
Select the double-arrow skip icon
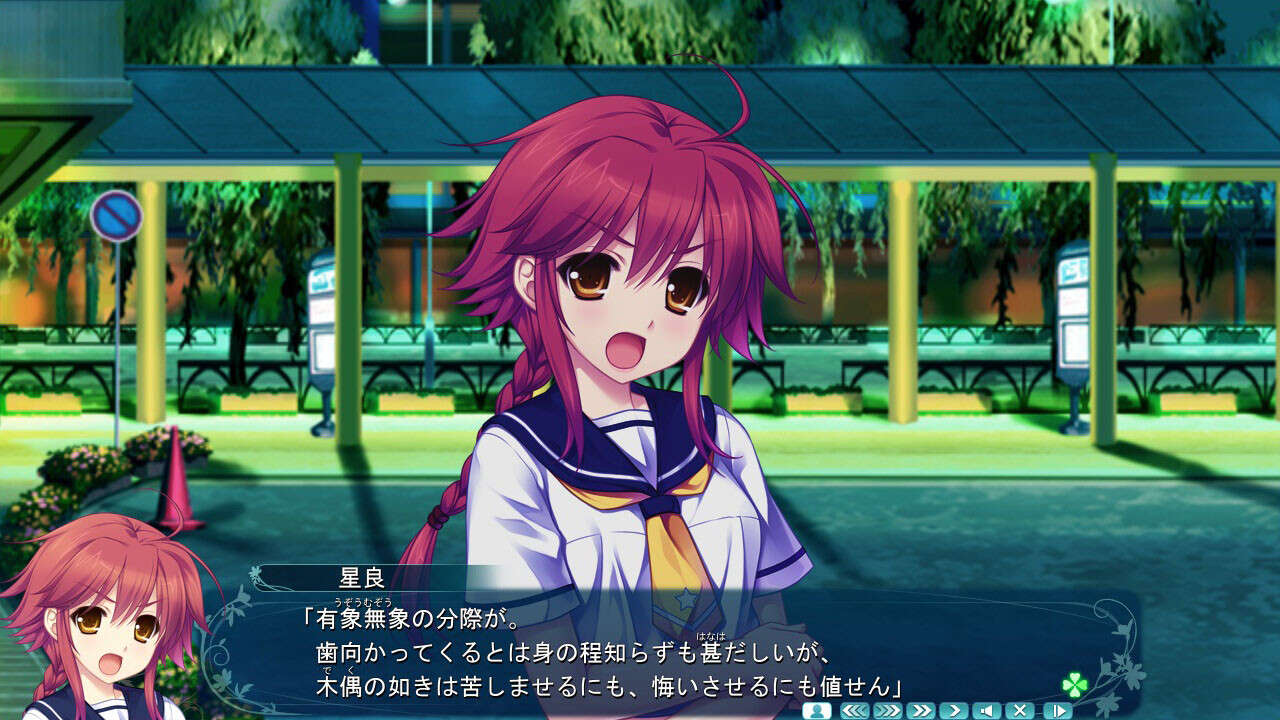coord(921,710)
